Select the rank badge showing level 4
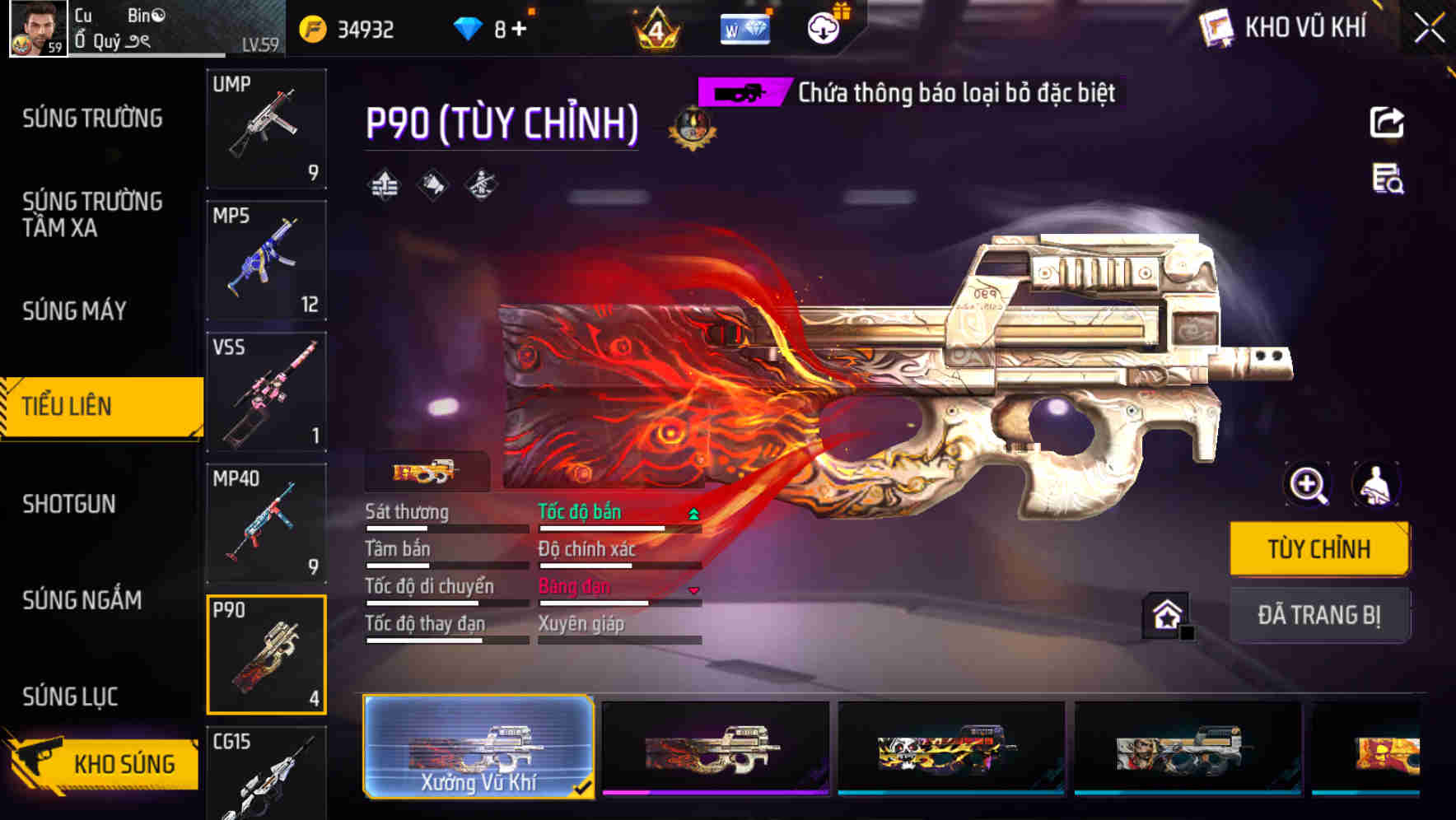The height and width of the screenshot is (820, 1456). coord(656,29)
